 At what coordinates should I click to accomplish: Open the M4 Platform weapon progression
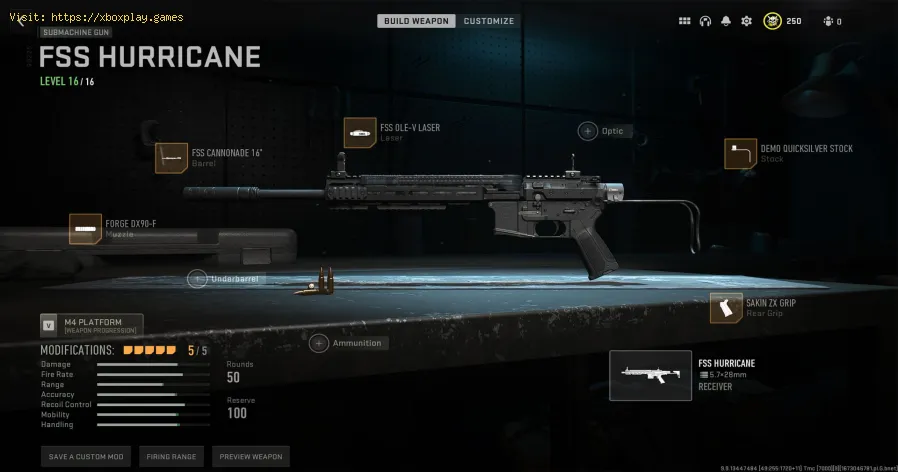(92, 325)
